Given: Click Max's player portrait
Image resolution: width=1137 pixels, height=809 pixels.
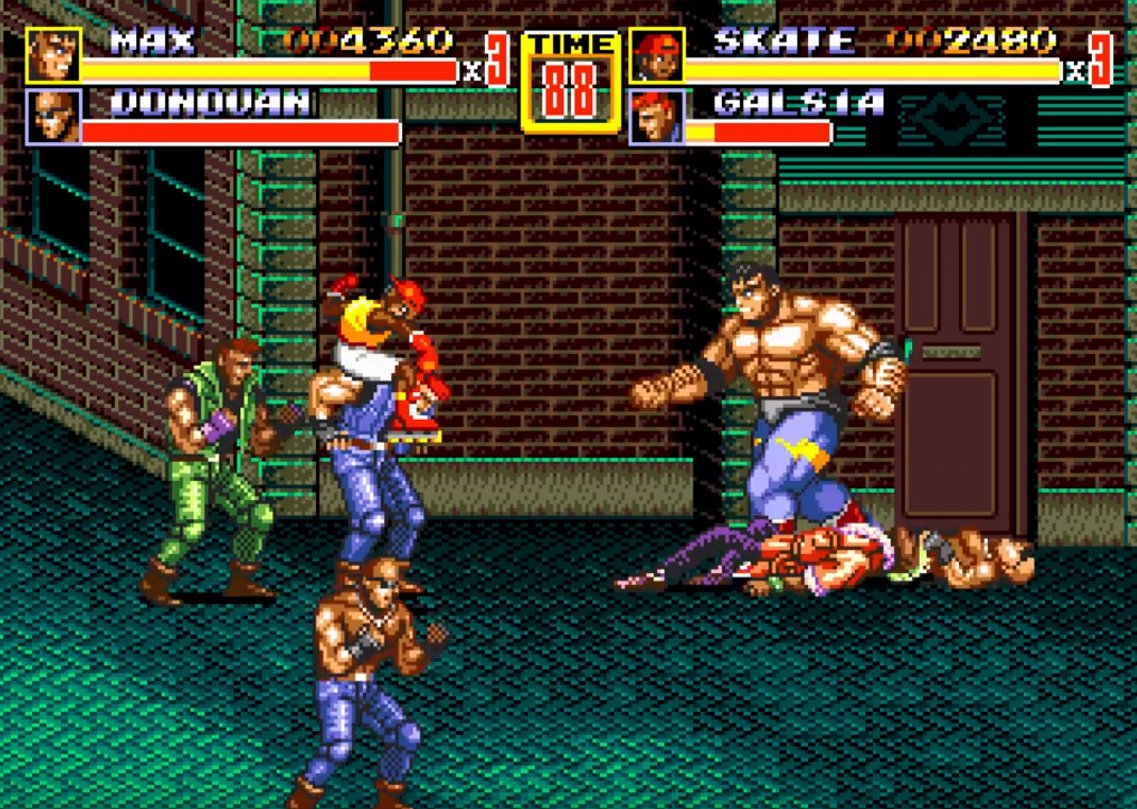Looking at the screenshot, I should 53,56.
